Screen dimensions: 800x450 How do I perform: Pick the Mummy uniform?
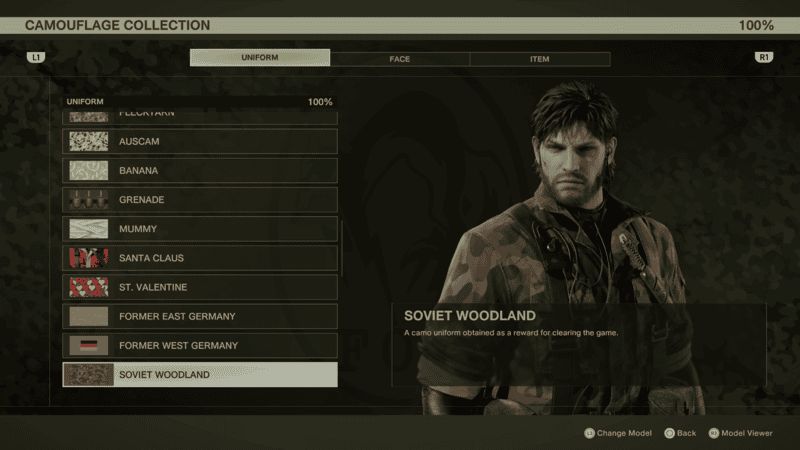tap(200, 229)
